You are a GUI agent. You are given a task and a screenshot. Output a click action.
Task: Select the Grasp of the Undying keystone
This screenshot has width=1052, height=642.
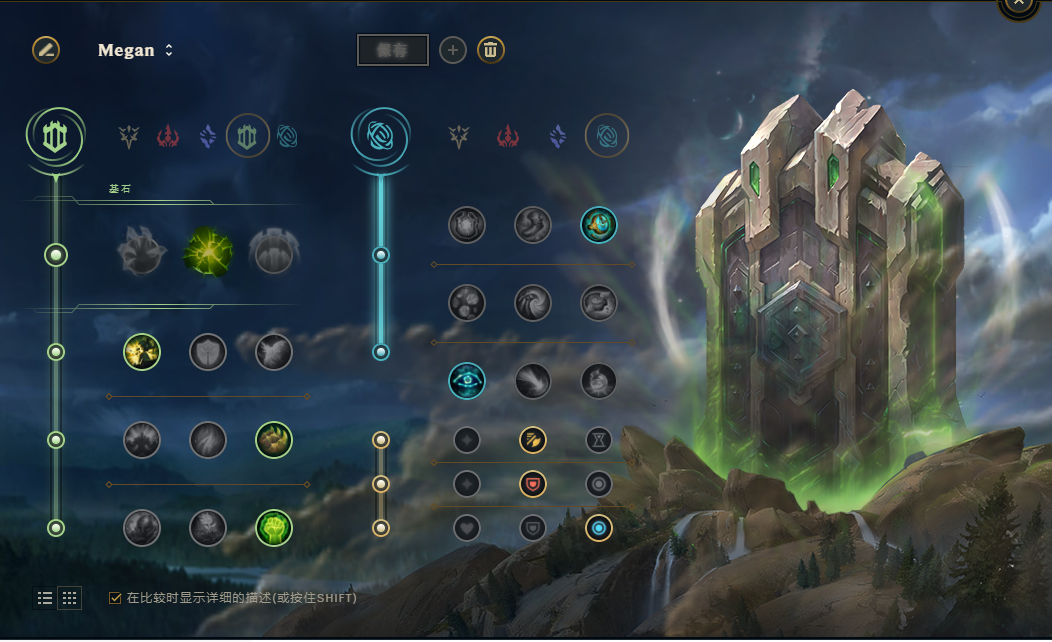pos(142,252)
